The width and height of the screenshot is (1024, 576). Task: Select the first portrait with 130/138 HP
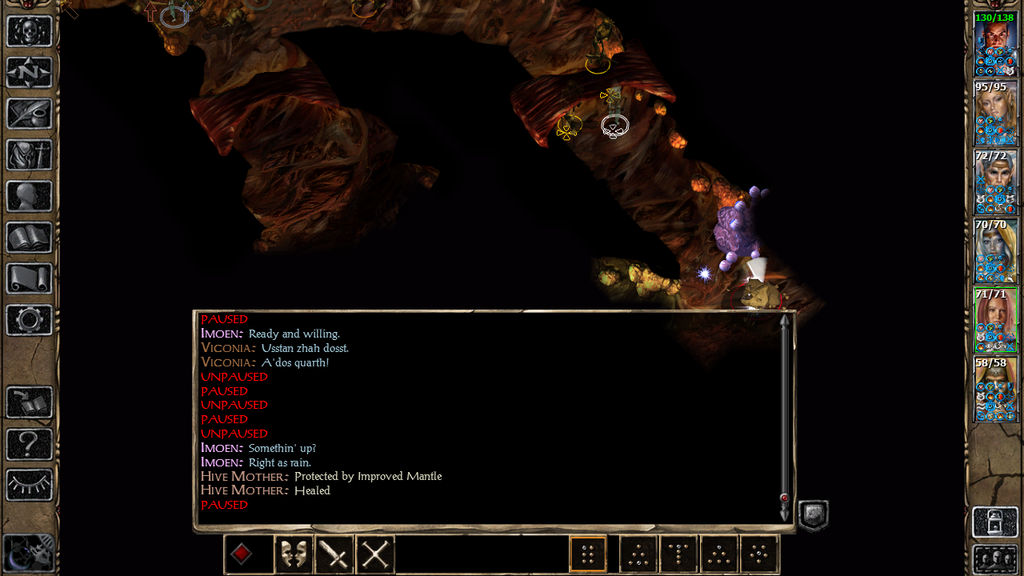pos(995,50)
